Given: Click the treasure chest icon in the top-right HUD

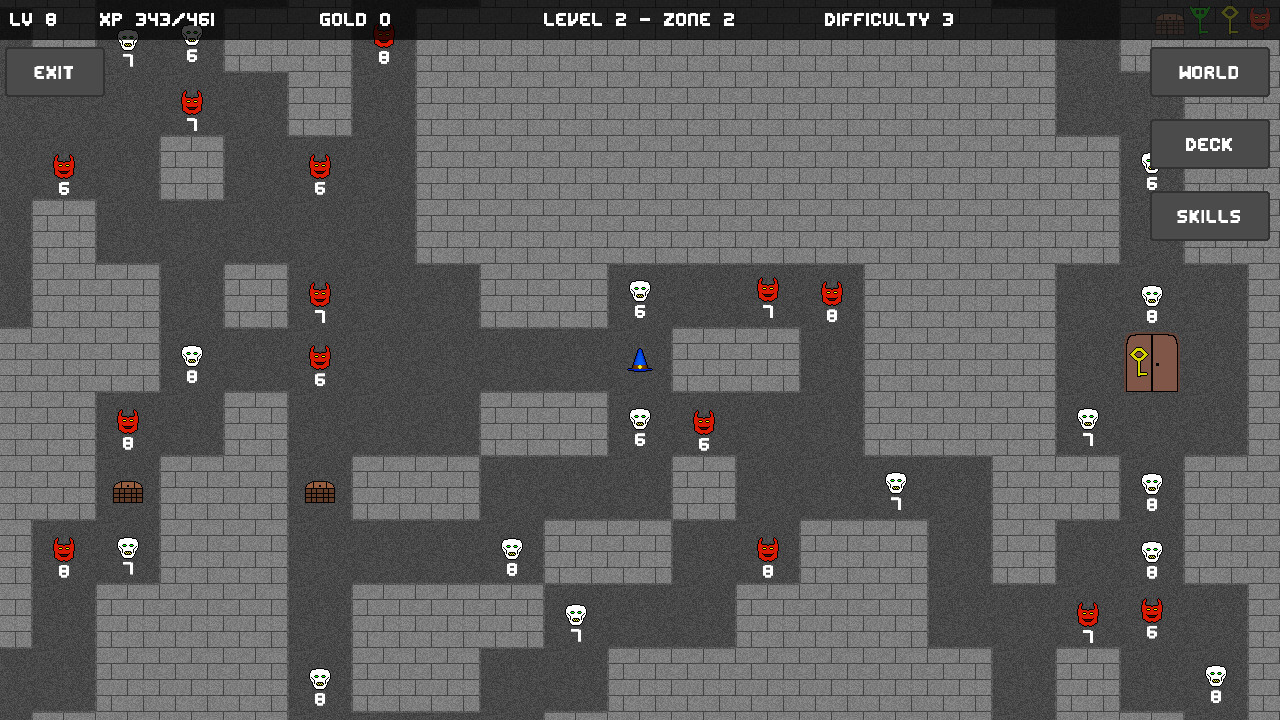Looking at the screenshot, I should 1168,20.
